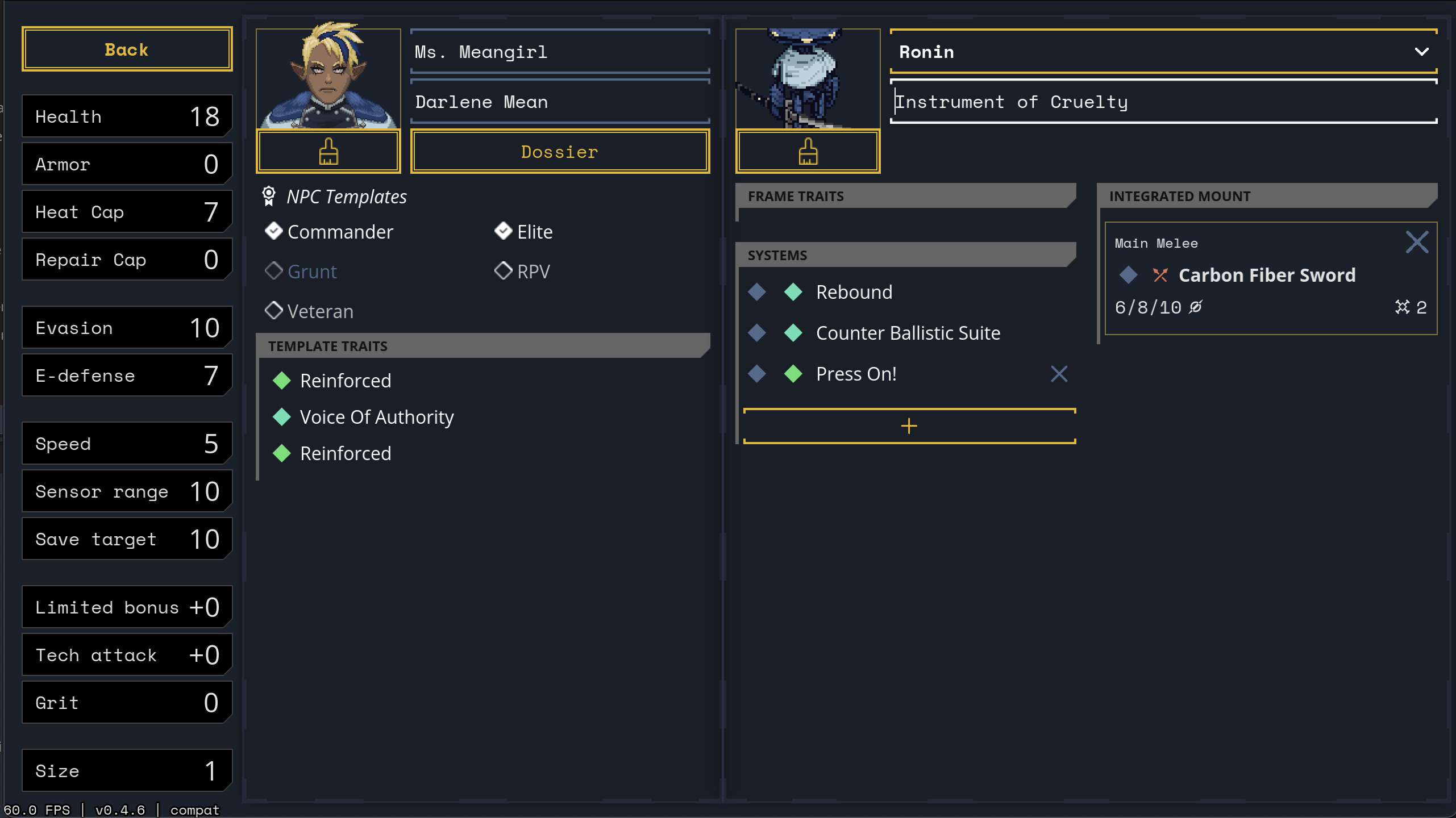The image size is (1456, 818).
Task: Click the green diamond beside Press On!
Action: [793, 373]
